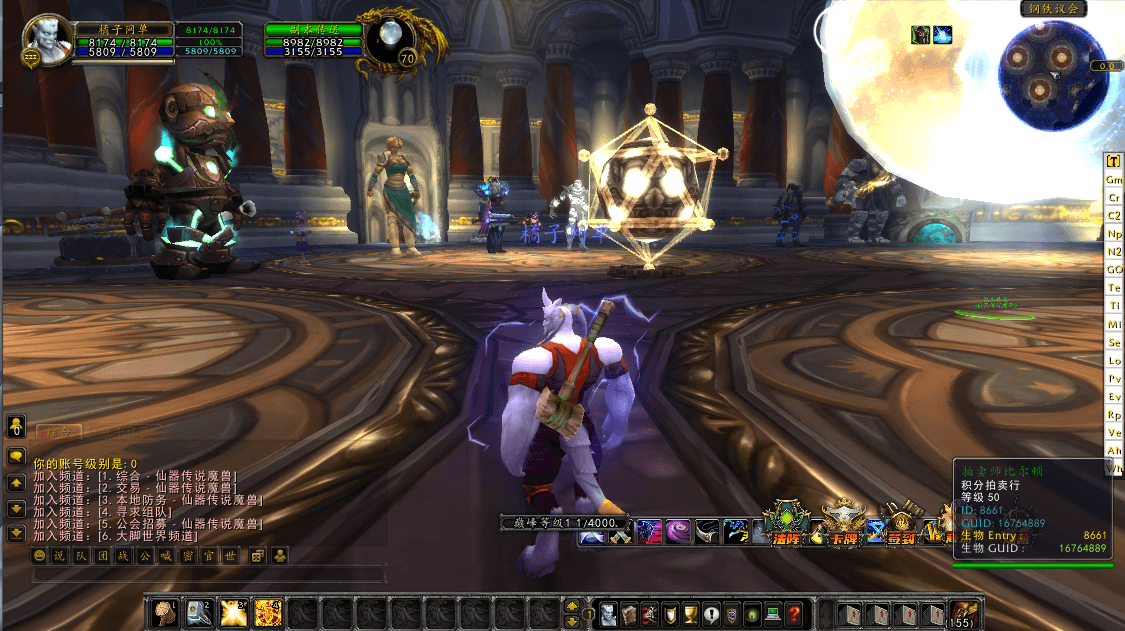The height and width of the screenshot is (631, 1125).
Task: Open the friends list icon above chat
Action: pyautogui.click(x=16, y=428)
